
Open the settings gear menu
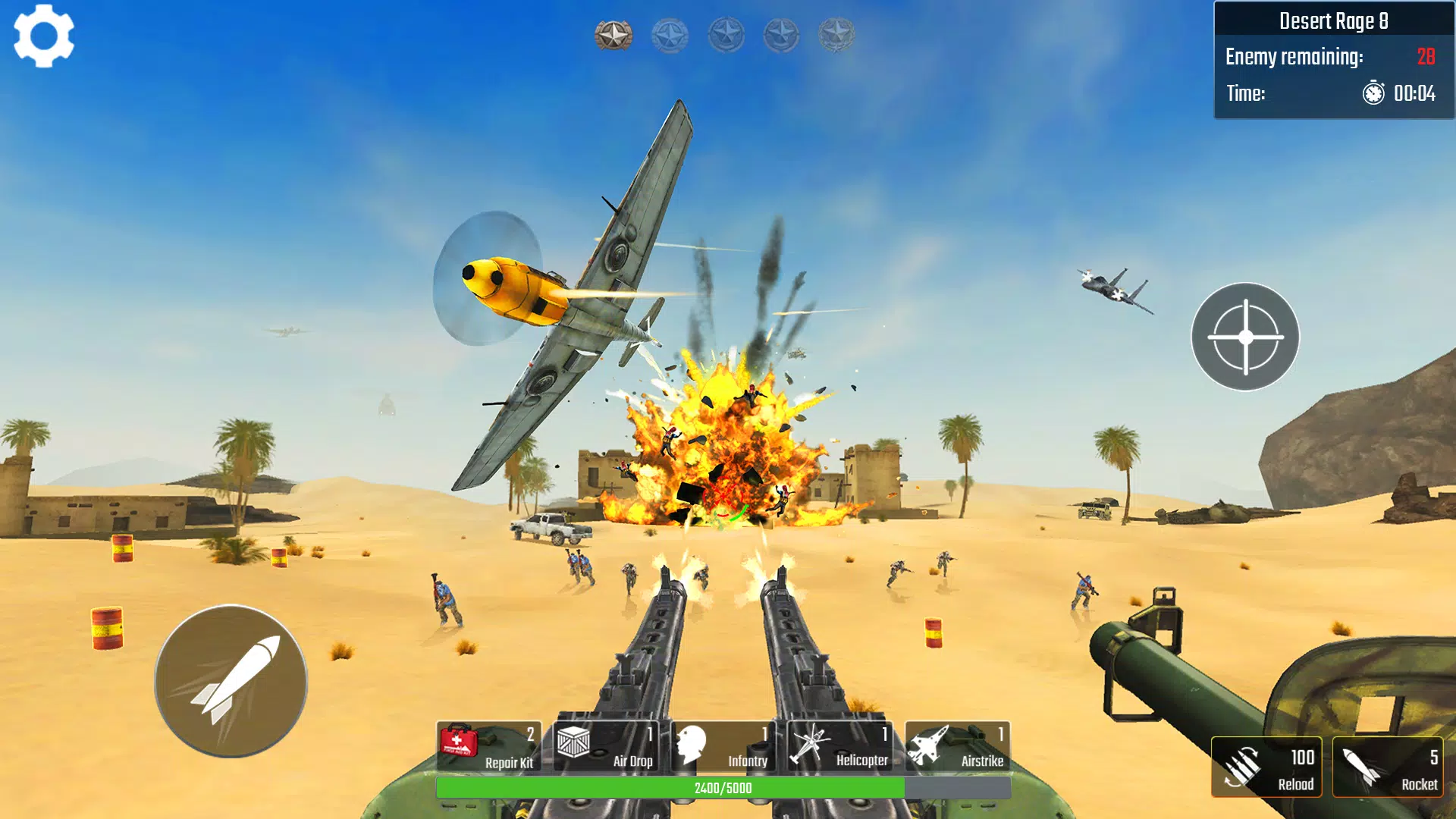point(43,38)
